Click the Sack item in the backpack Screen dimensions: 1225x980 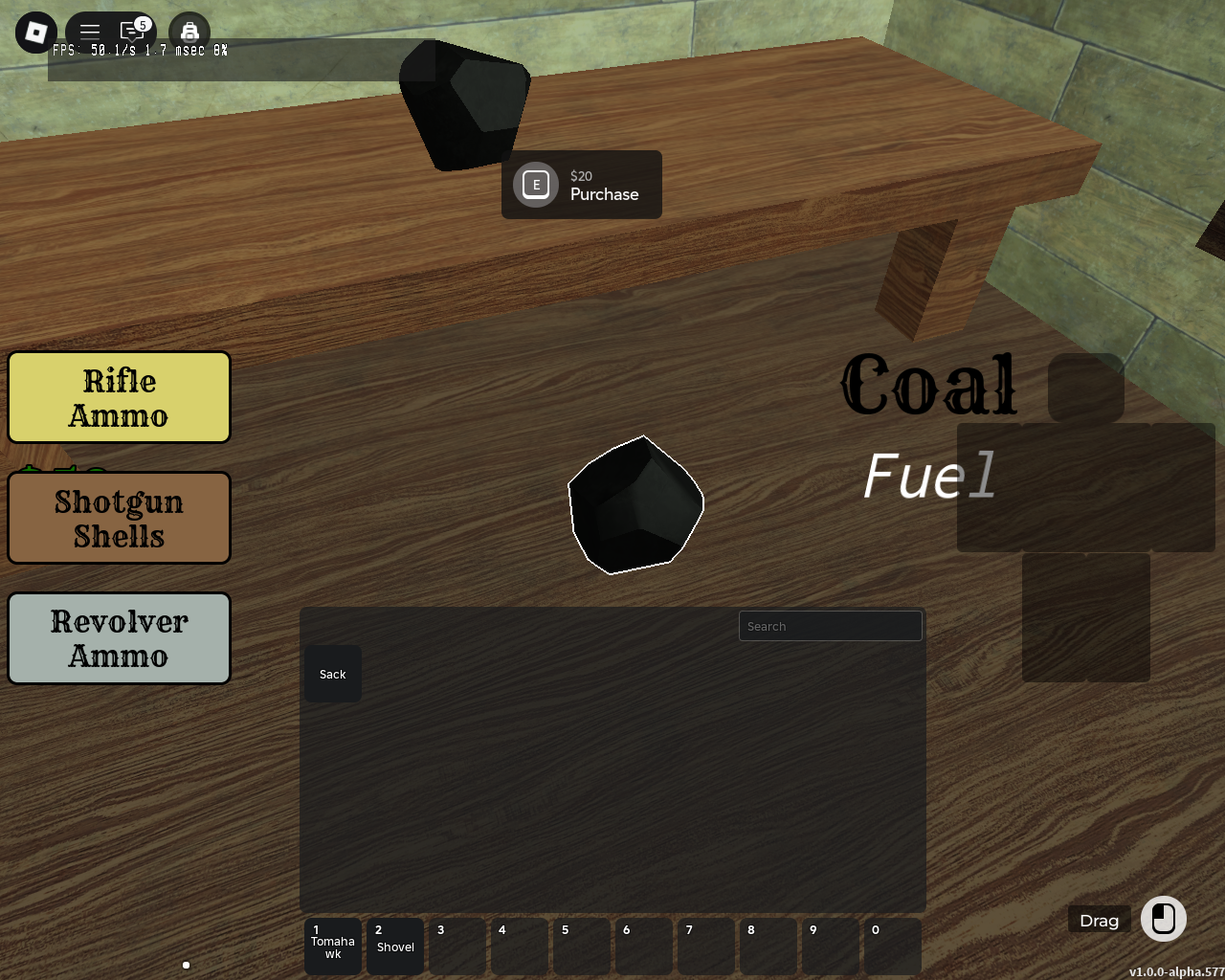pyautogui.click(x=333, y=674)
